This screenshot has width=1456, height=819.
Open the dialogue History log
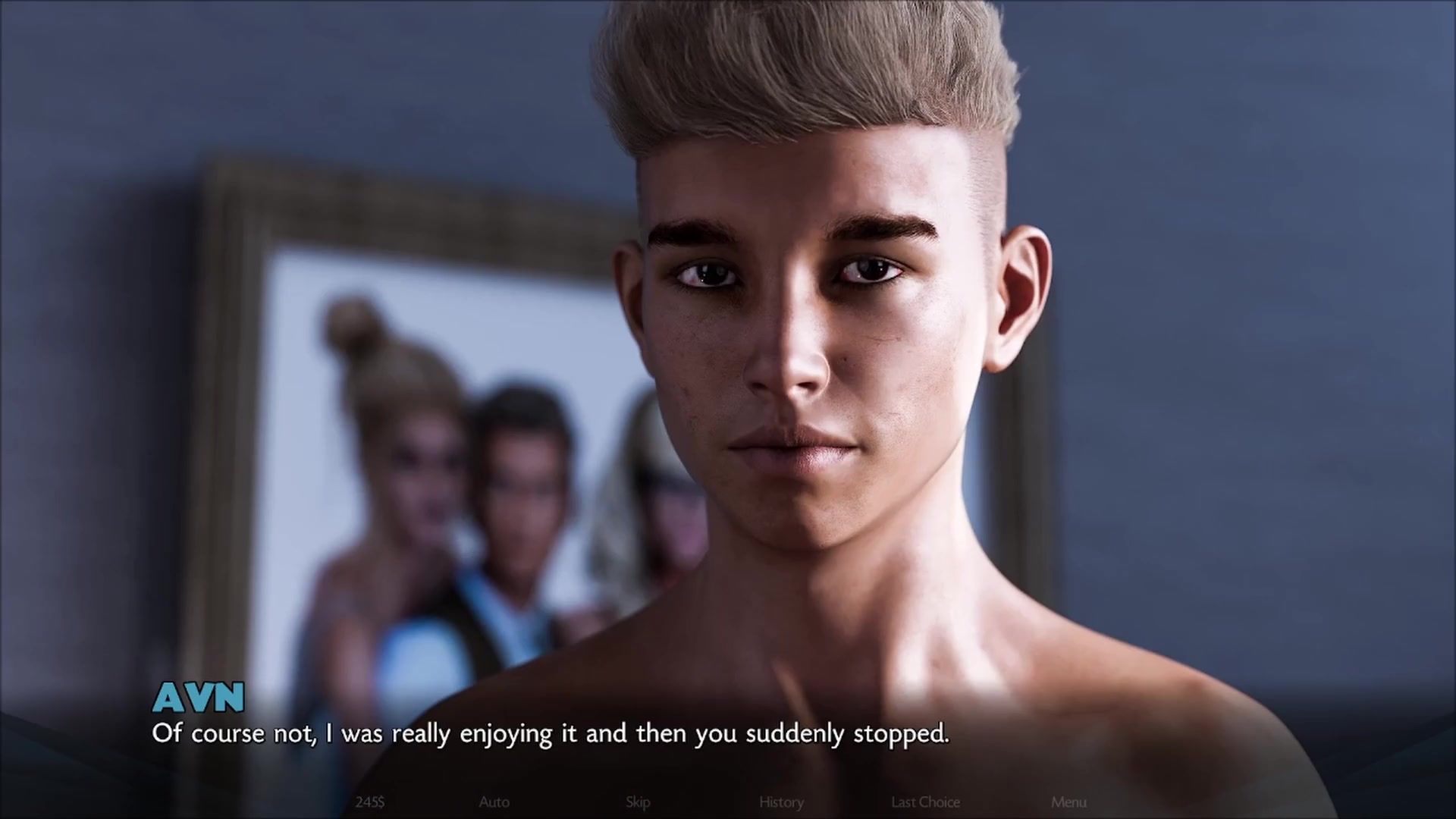[x=781, y=802]
